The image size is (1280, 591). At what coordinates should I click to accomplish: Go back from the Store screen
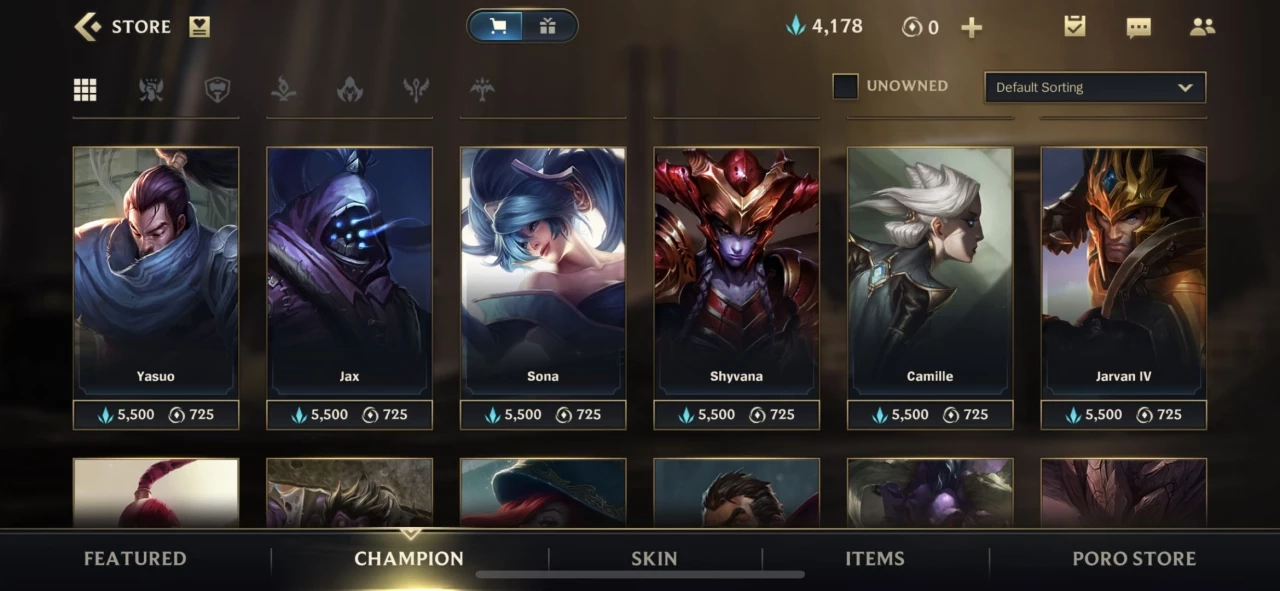(88, 27)
